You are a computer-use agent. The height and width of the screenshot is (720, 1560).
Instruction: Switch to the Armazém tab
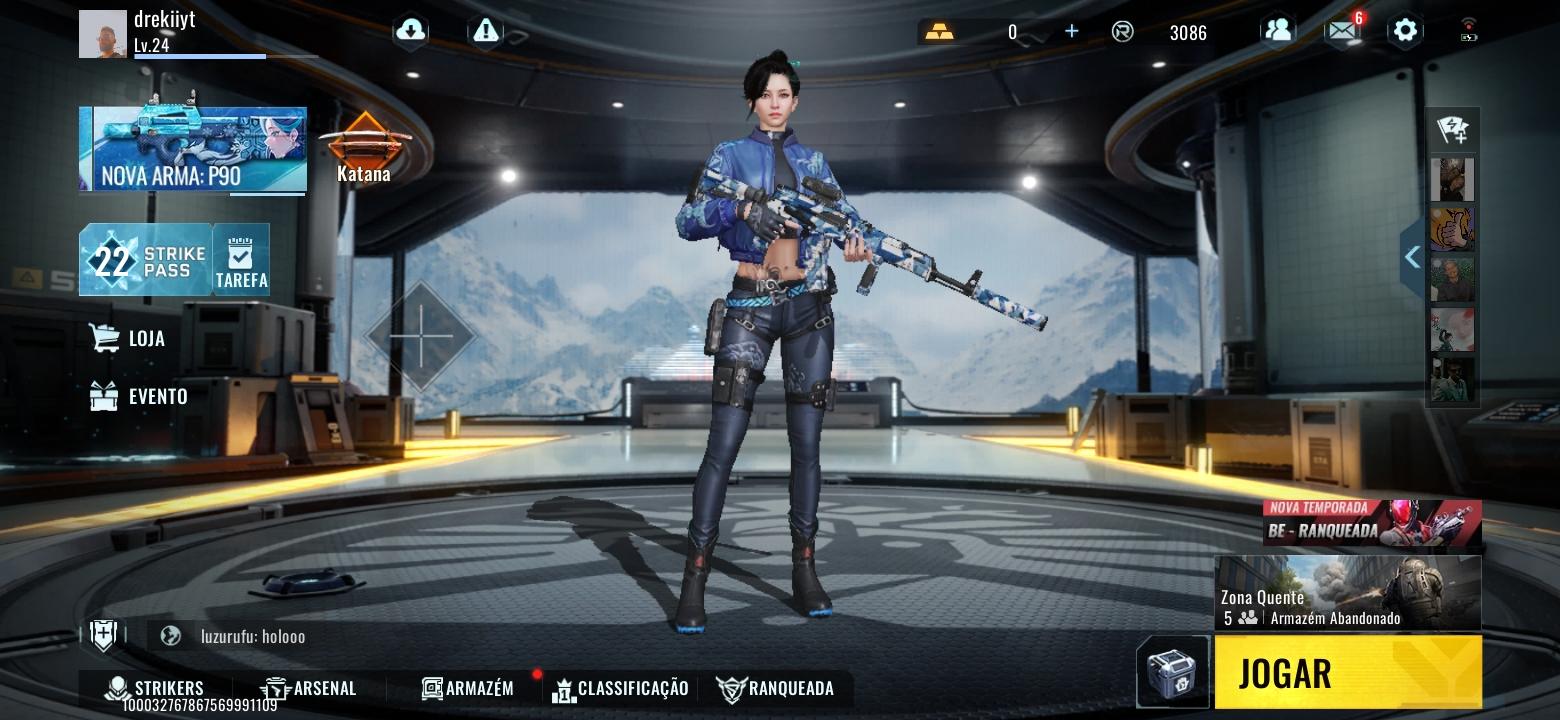[x=468, y=688]
